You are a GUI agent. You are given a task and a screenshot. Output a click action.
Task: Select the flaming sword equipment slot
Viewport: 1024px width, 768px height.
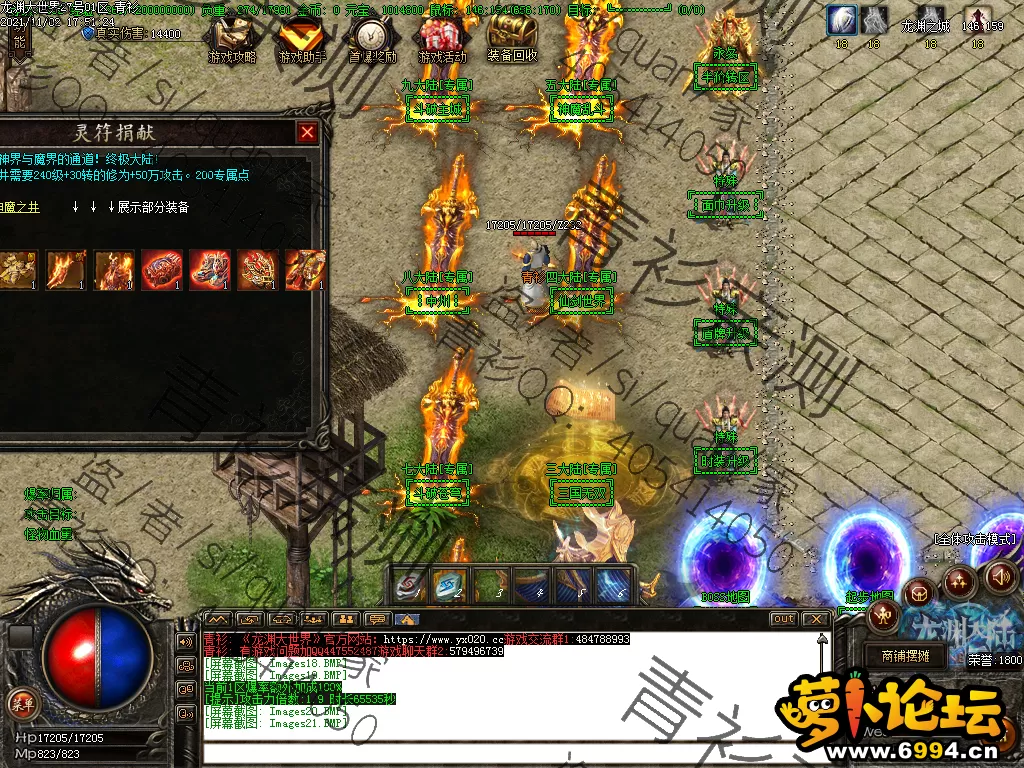coord(66,271)
